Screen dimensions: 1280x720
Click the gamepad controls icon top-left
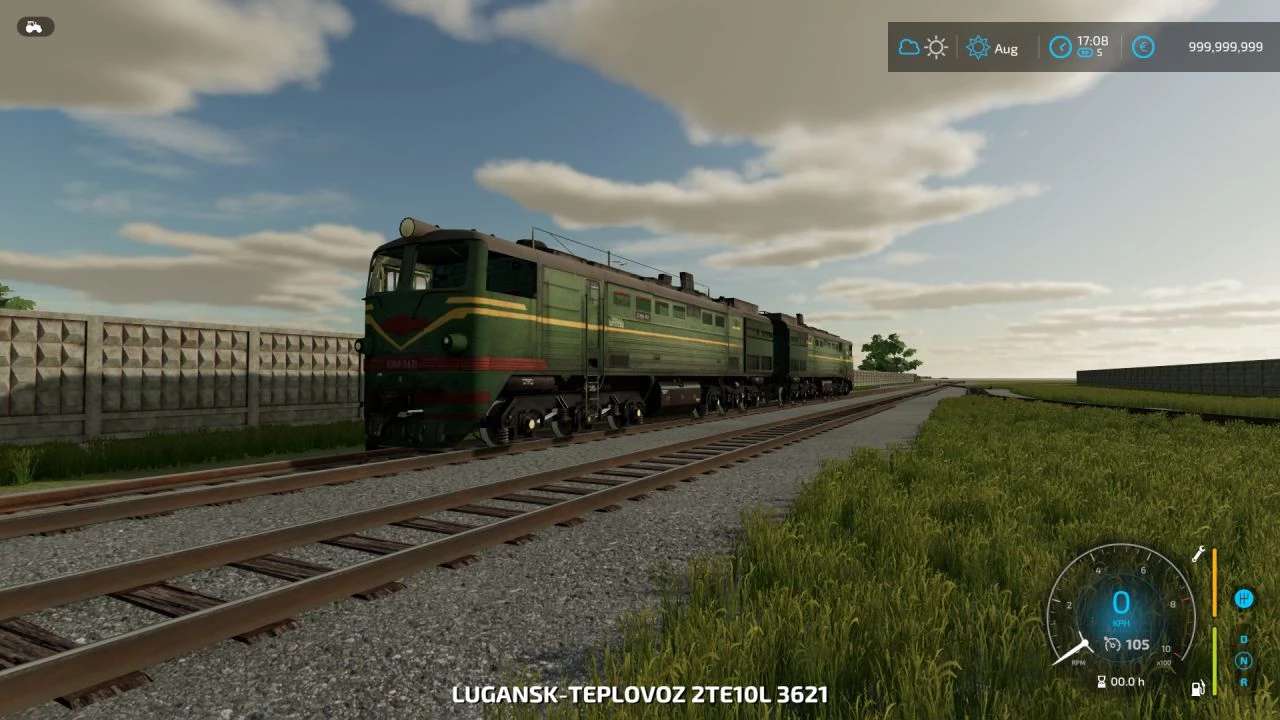[35, 26]
